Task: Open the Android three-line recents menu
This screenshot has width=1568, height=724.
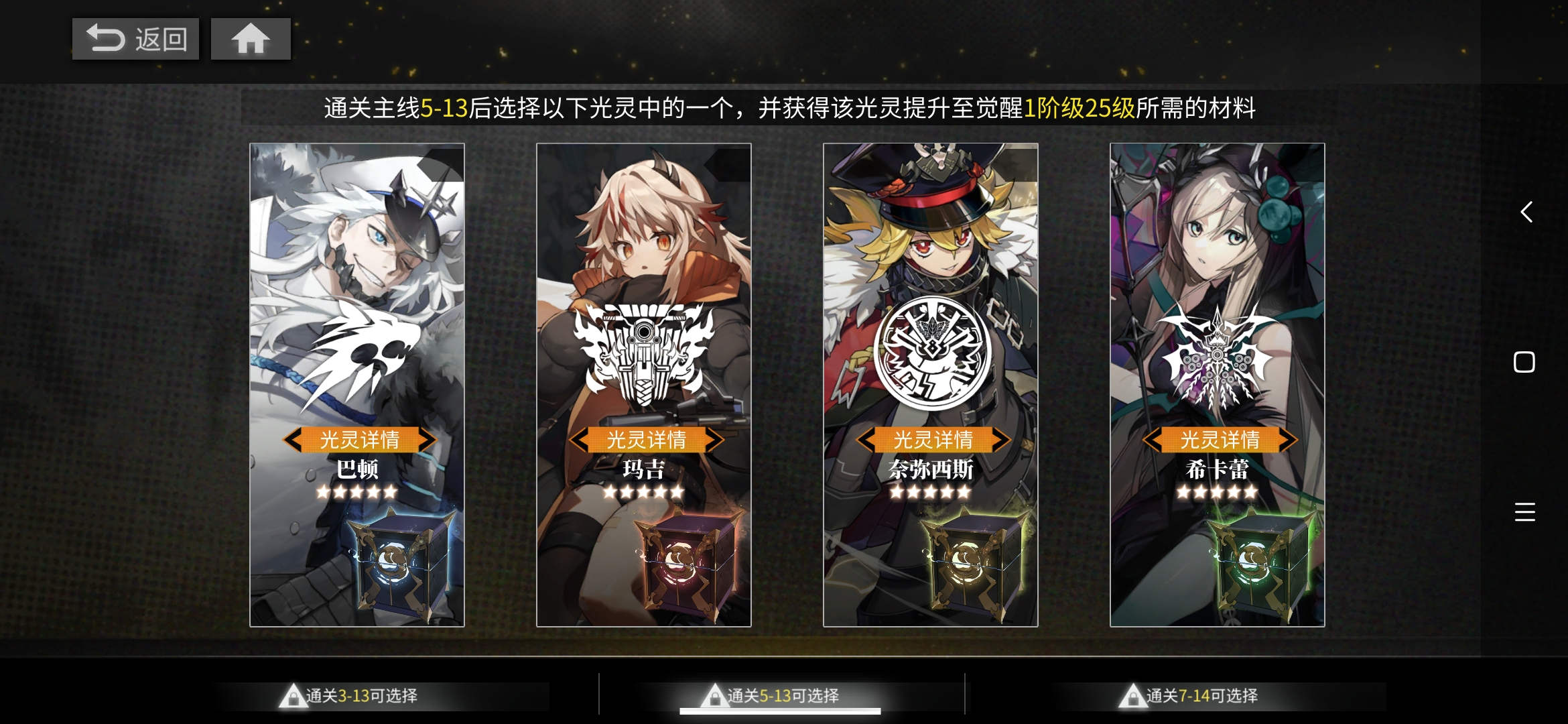Action: tap(1524, 512)
